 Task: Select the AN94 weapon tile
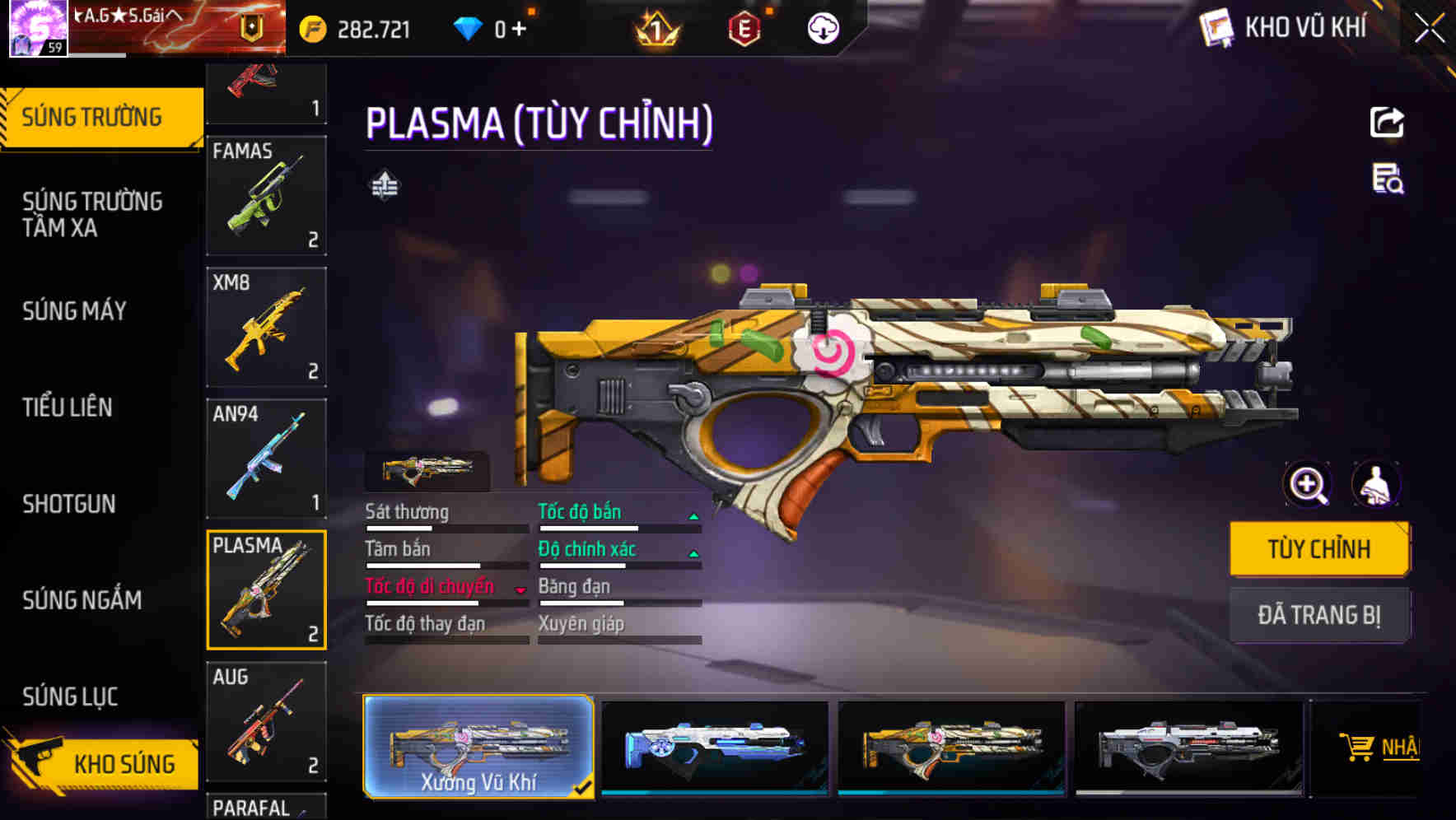coord(266,459)
